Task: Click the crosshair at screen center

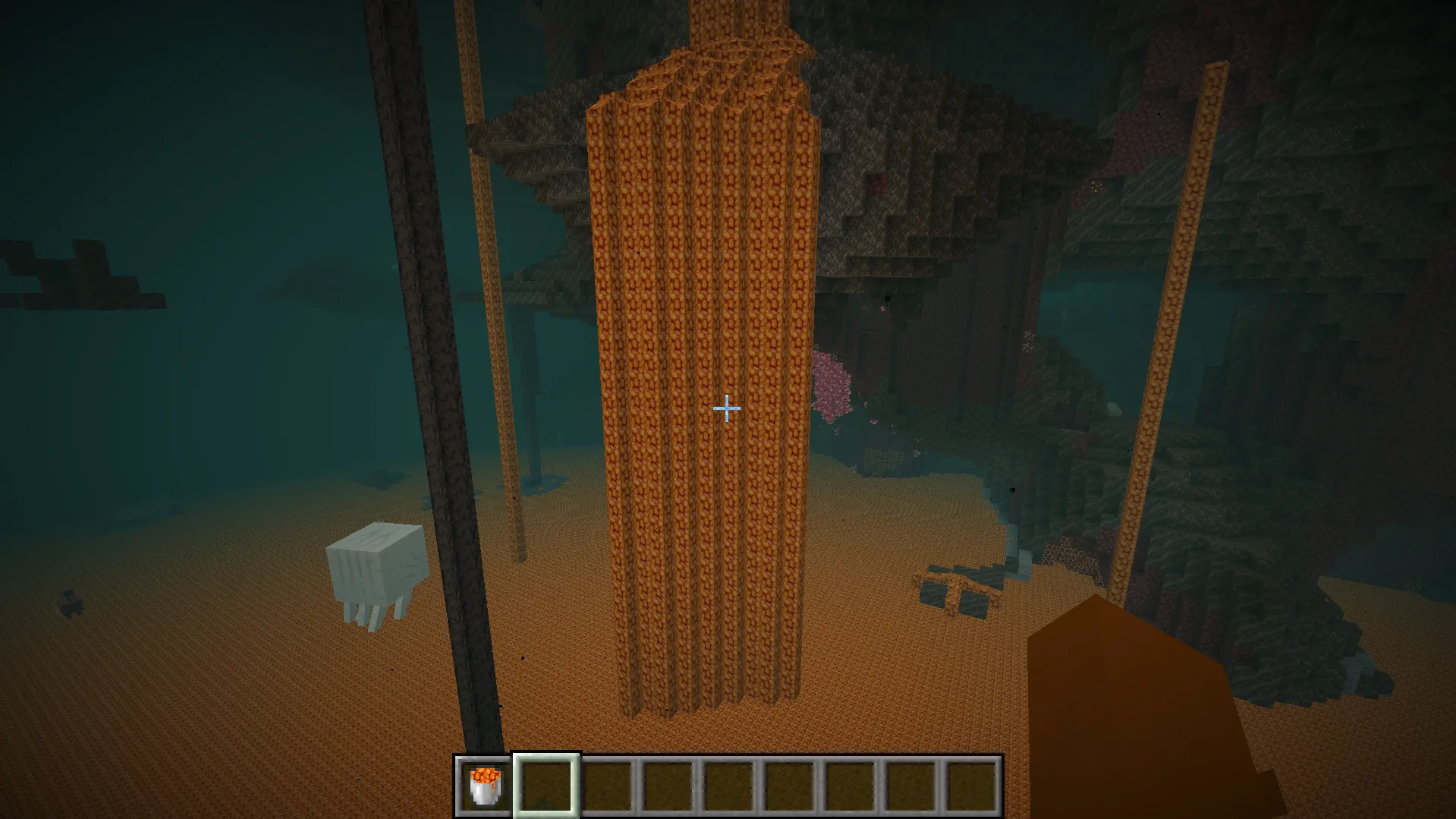Action: (x=727, y=409)
